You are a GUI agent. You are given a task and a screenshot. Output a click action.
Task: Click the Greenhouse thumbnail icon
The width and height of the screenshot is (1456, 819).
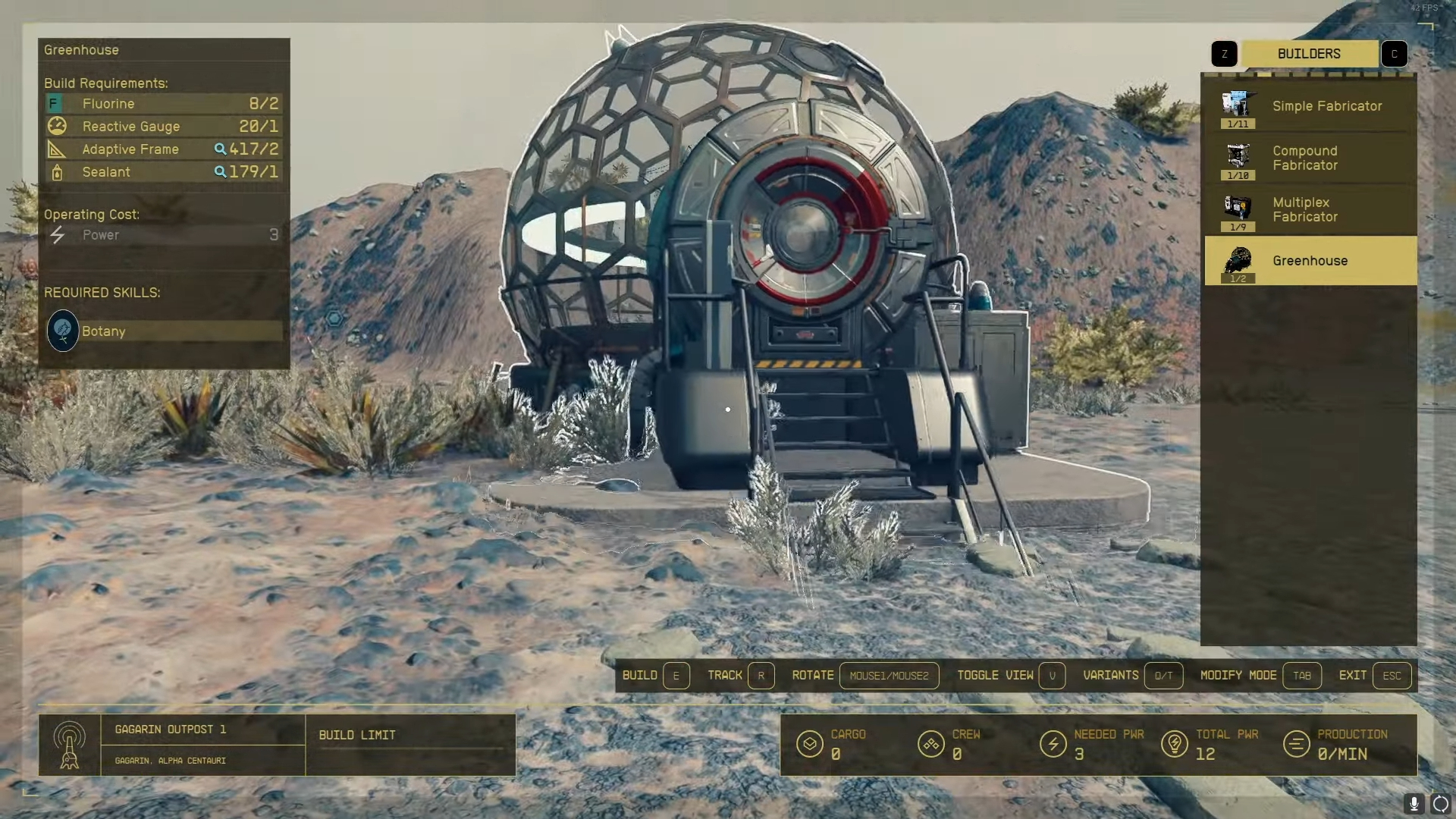(x=1238, y=261)
